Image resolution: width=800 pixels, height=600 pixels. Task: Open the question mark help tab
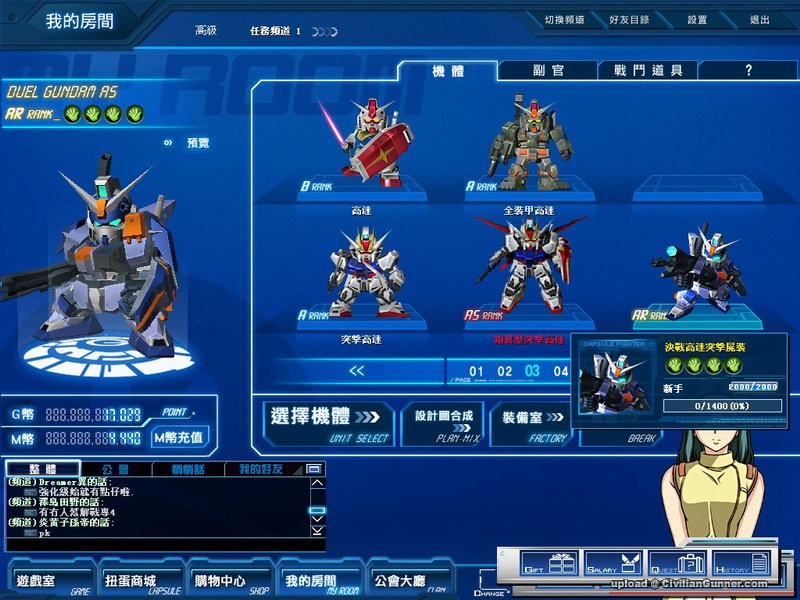pos(748,71)
